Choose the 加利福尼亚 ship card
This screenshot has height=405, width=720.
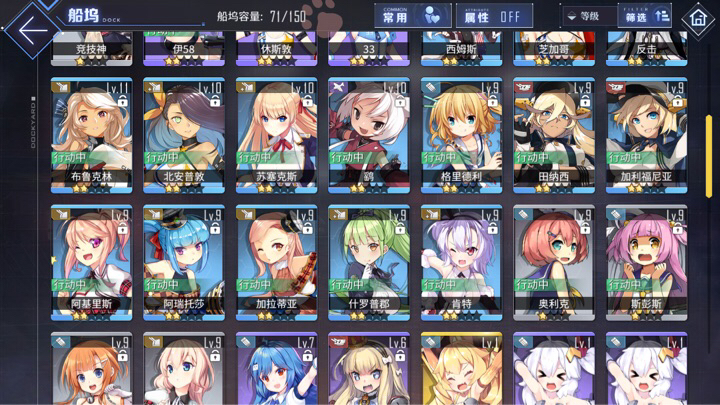pos(643,135)
